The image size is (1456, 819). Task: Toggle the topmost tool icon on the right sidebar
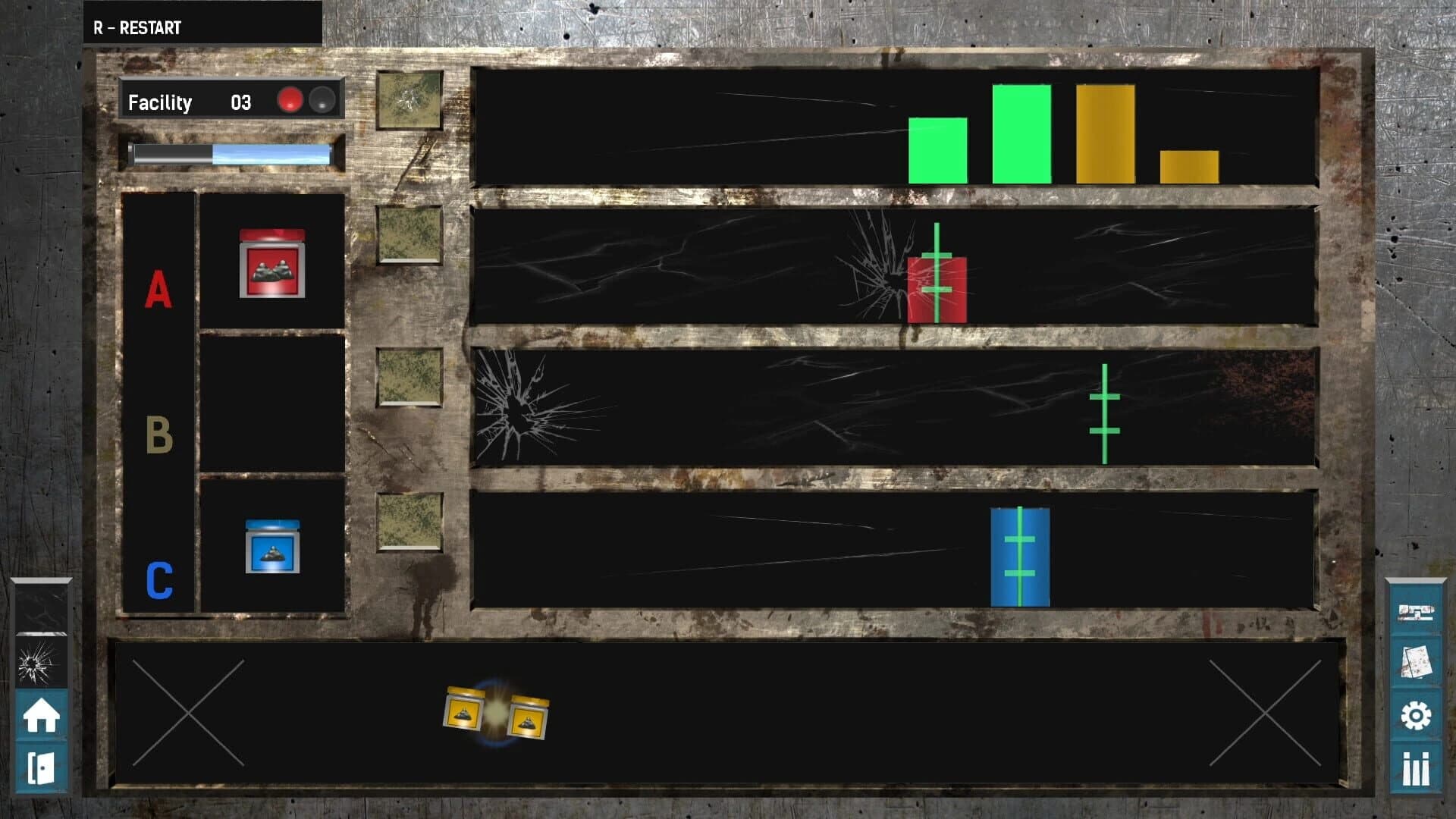(1417, 611)
